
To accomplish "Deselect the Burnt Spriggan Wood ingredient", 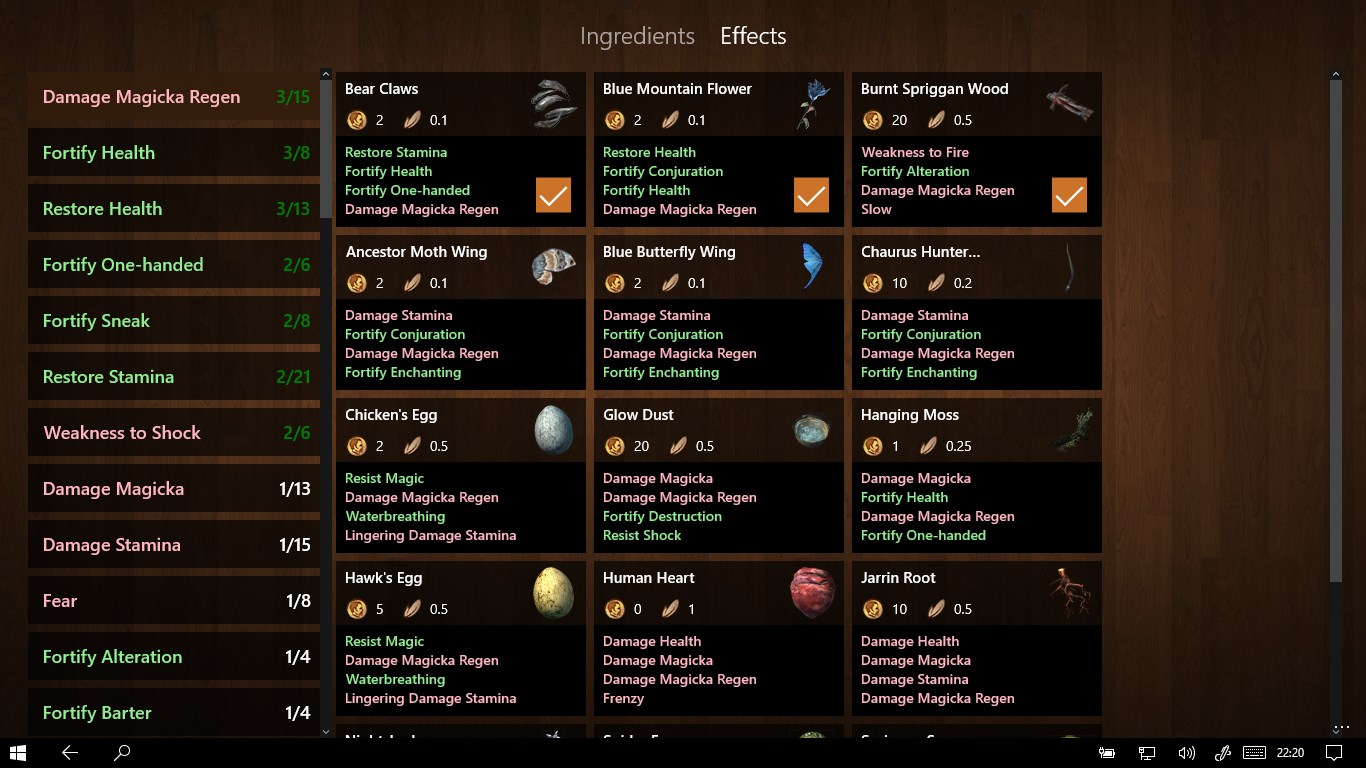I will (x=1069, y=195).
